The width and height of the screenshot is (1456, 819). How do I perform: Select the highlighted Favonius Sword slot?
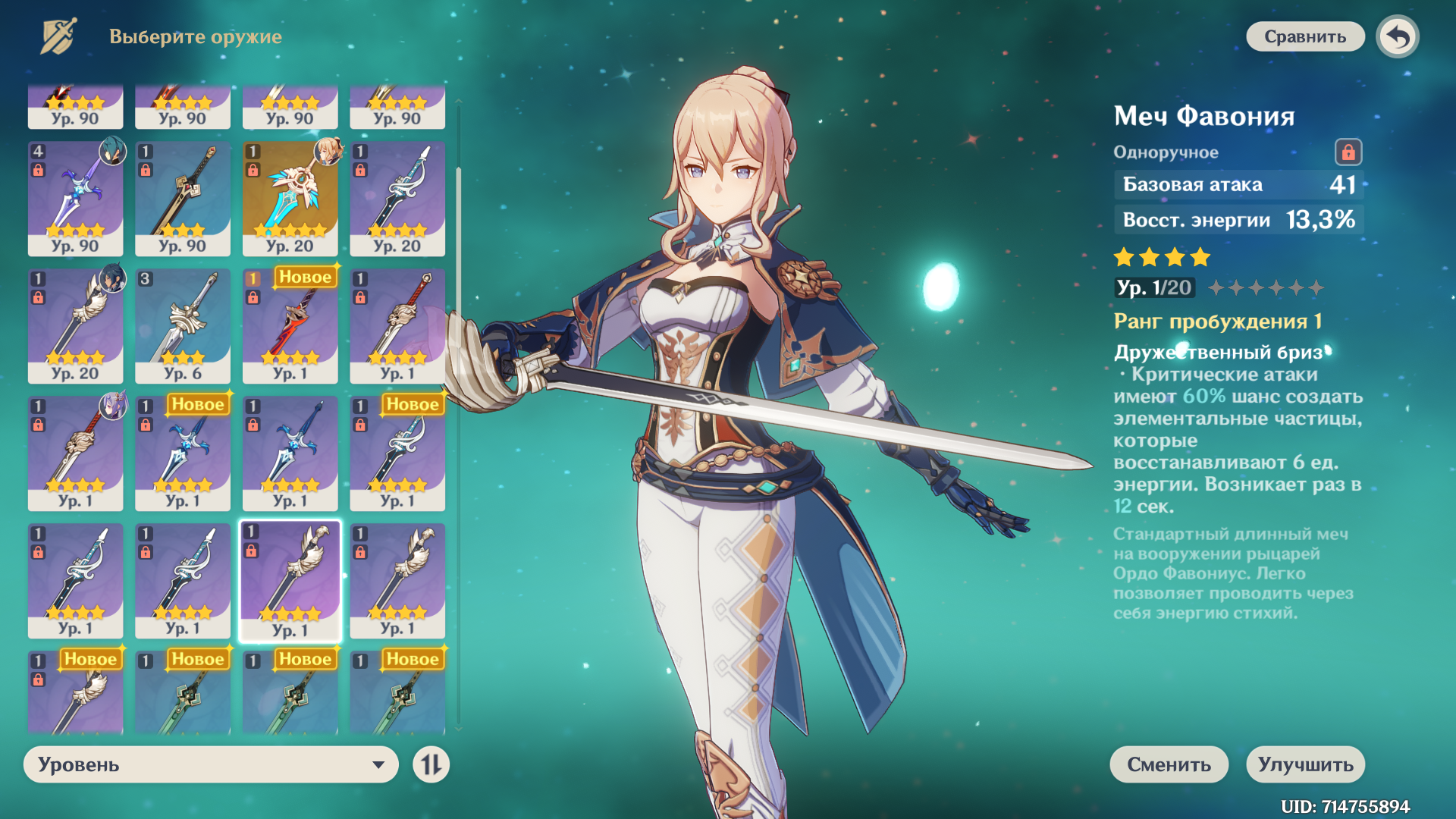pyautogui.click(x=290, y=581)
